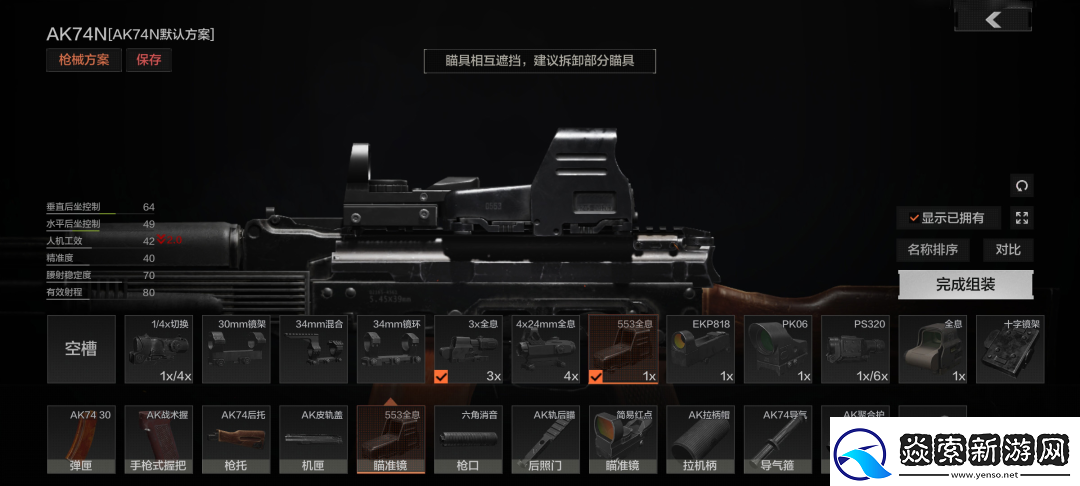Reset the weapon view rotation icon
The width and height of the screenshot is (1080, 486).
tap(1021, 185)
